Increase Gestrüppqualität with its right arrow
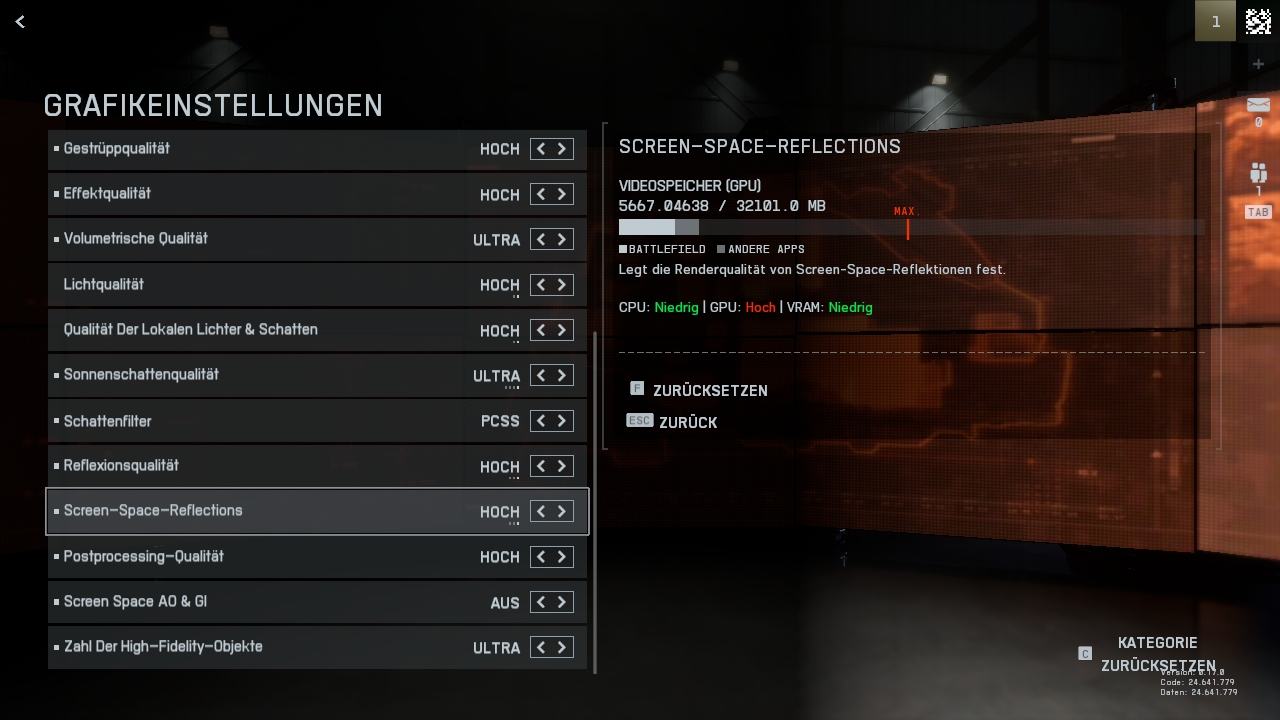This screenshot has width=1280, height=720. coord(562,149)
